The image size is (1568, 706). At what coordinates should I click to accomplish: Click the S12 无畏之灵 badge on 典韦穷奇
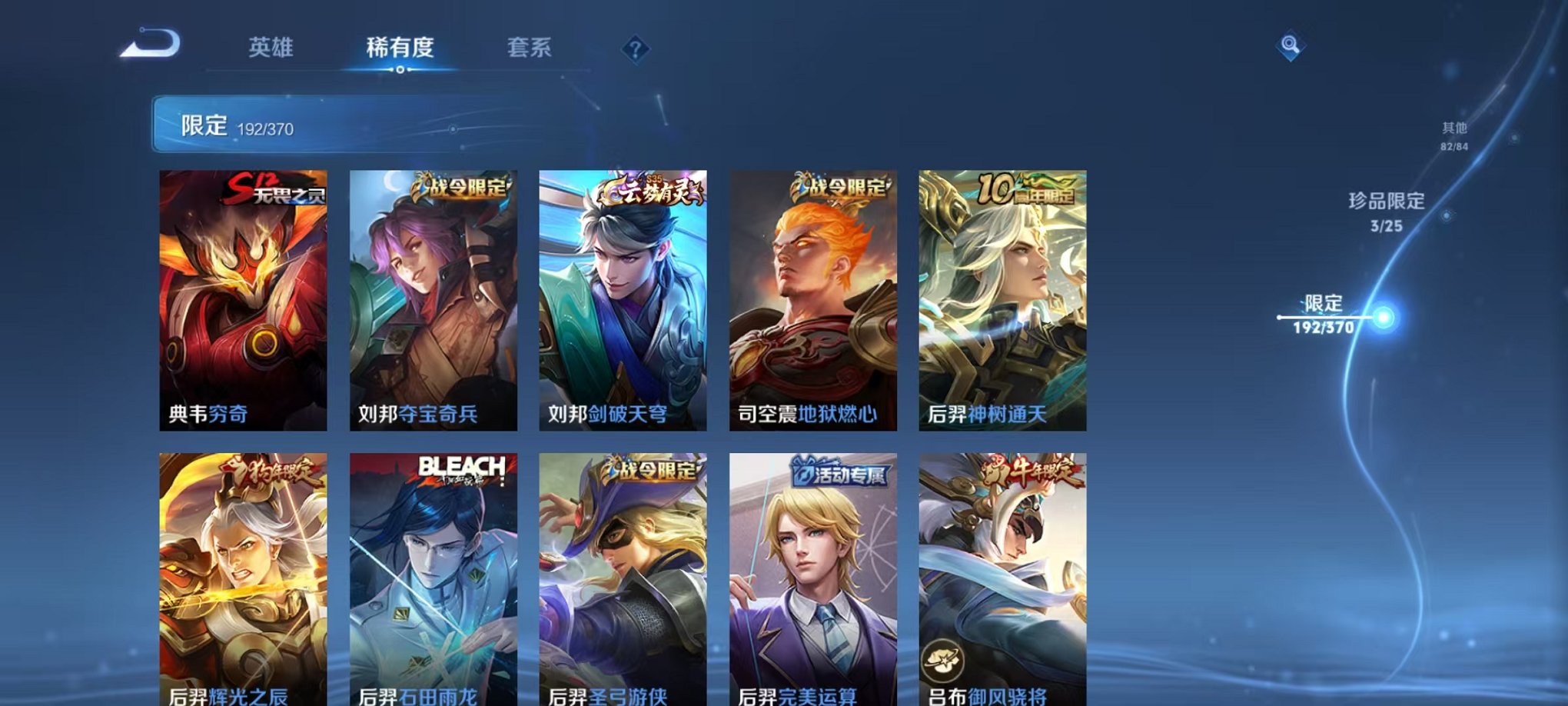[x=279, y=188]
